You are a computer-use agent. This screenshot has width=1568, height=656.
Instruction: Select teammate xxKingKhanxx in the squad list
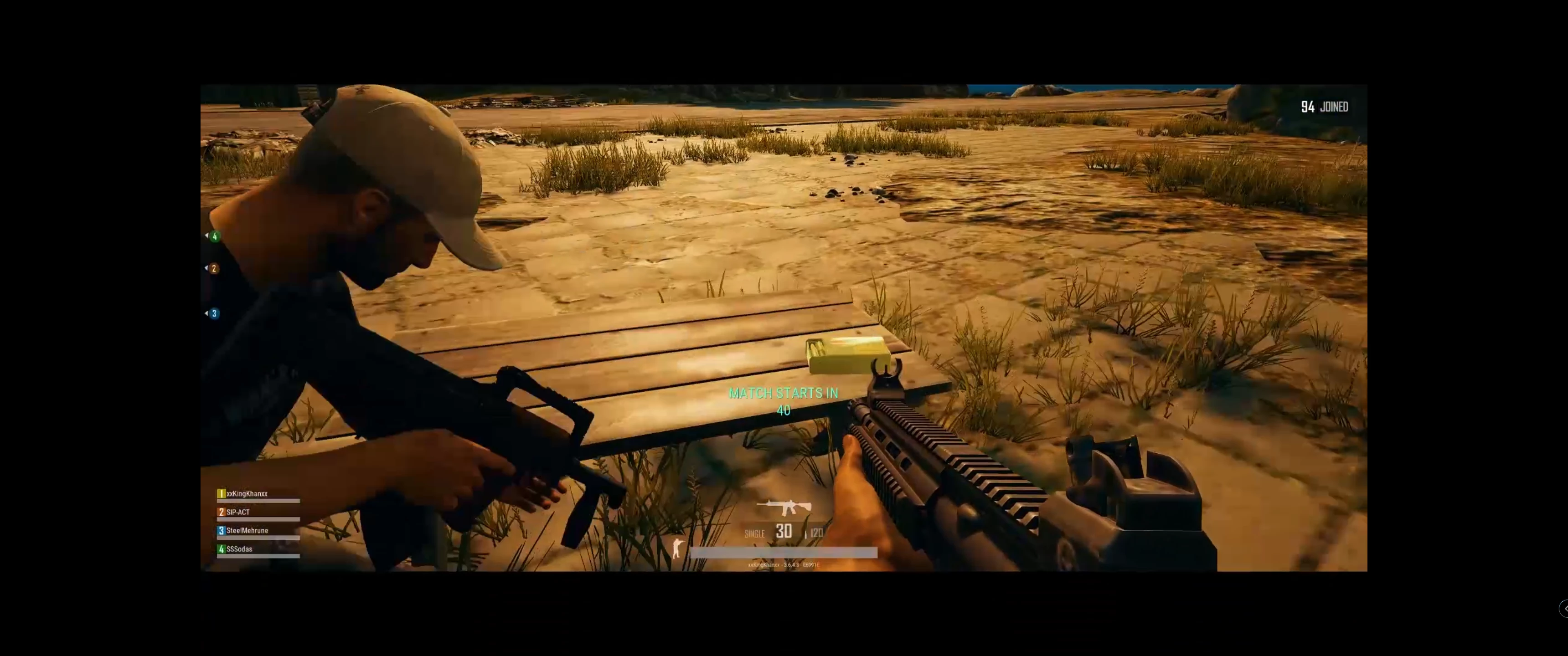coord(247,493)
